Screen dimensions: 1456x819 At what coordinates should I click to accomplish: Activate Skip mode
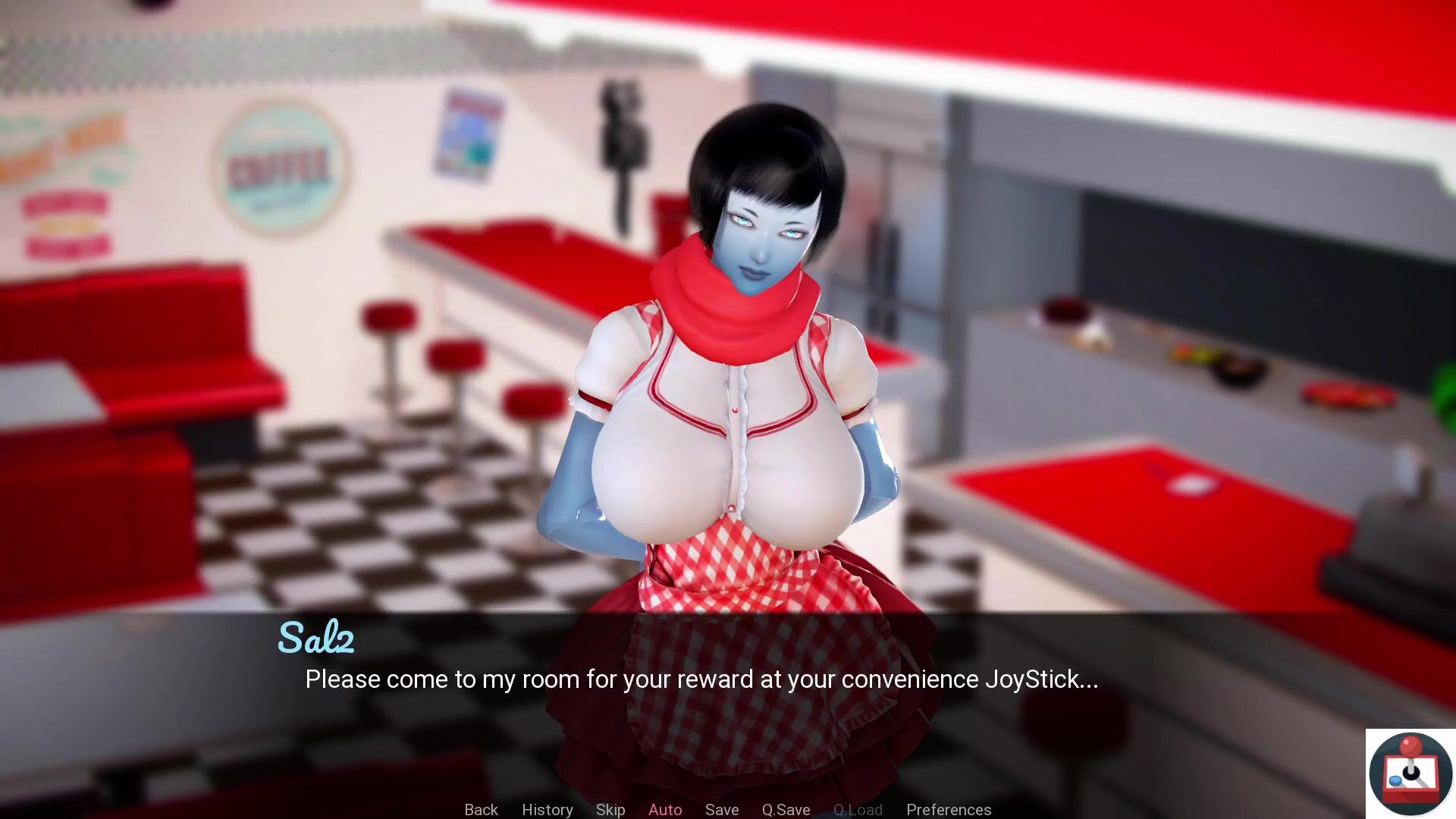click(610, 809)
